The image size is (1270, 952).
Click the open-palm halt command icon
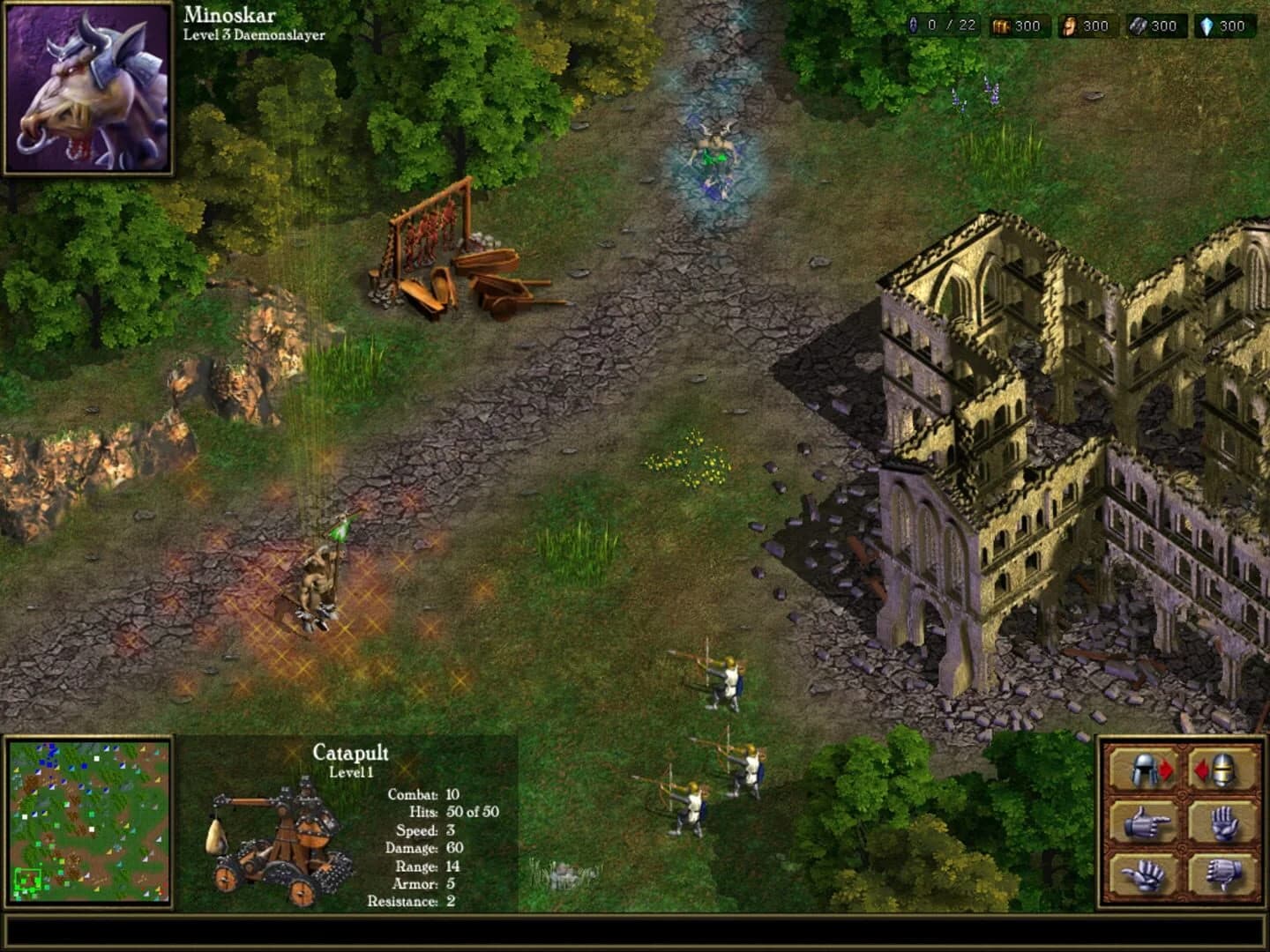point(1225,823)
